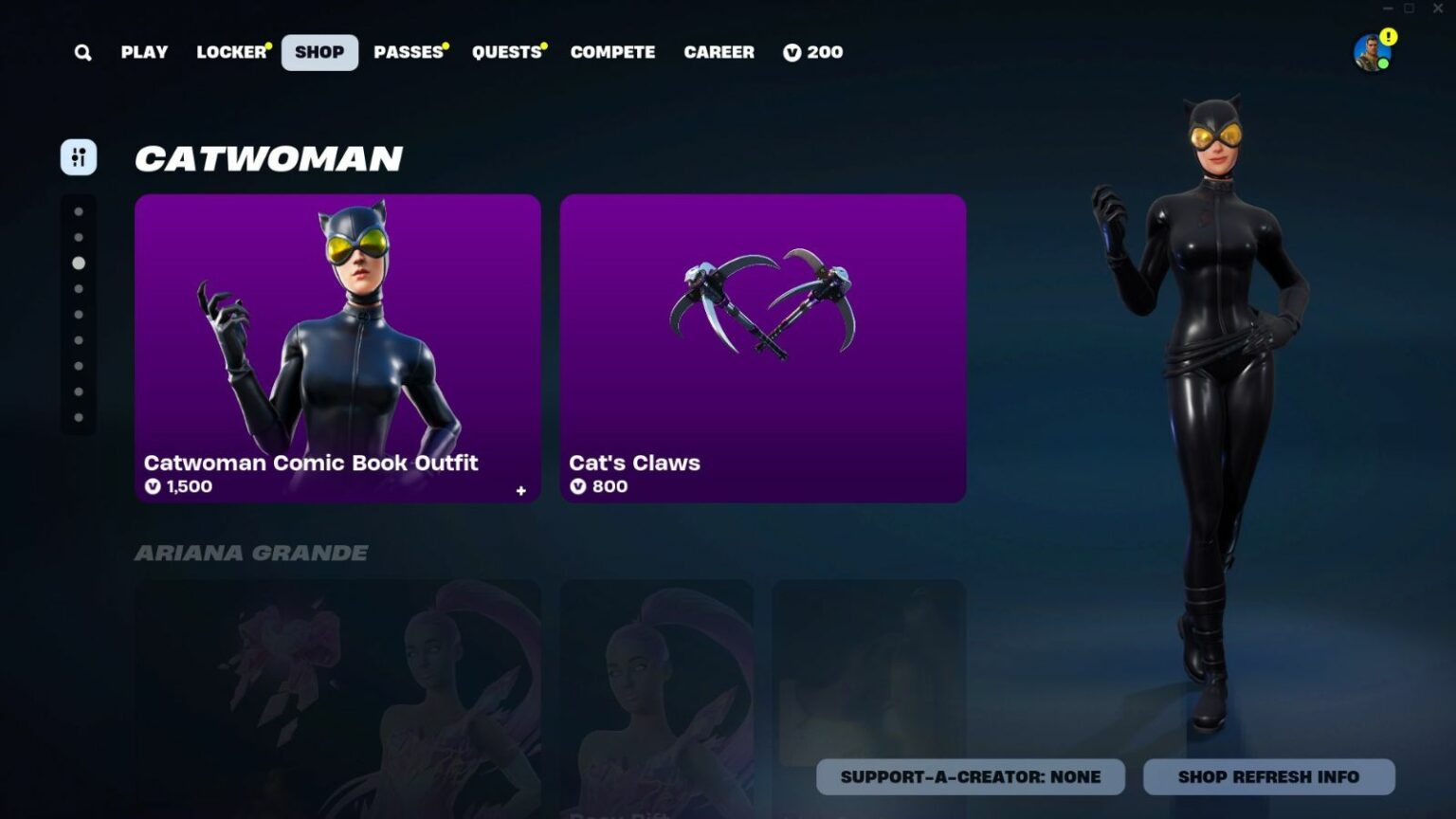Select the highlighted third pagination dot
This screenshot has height=819, width=1456.
coord(78,264)
